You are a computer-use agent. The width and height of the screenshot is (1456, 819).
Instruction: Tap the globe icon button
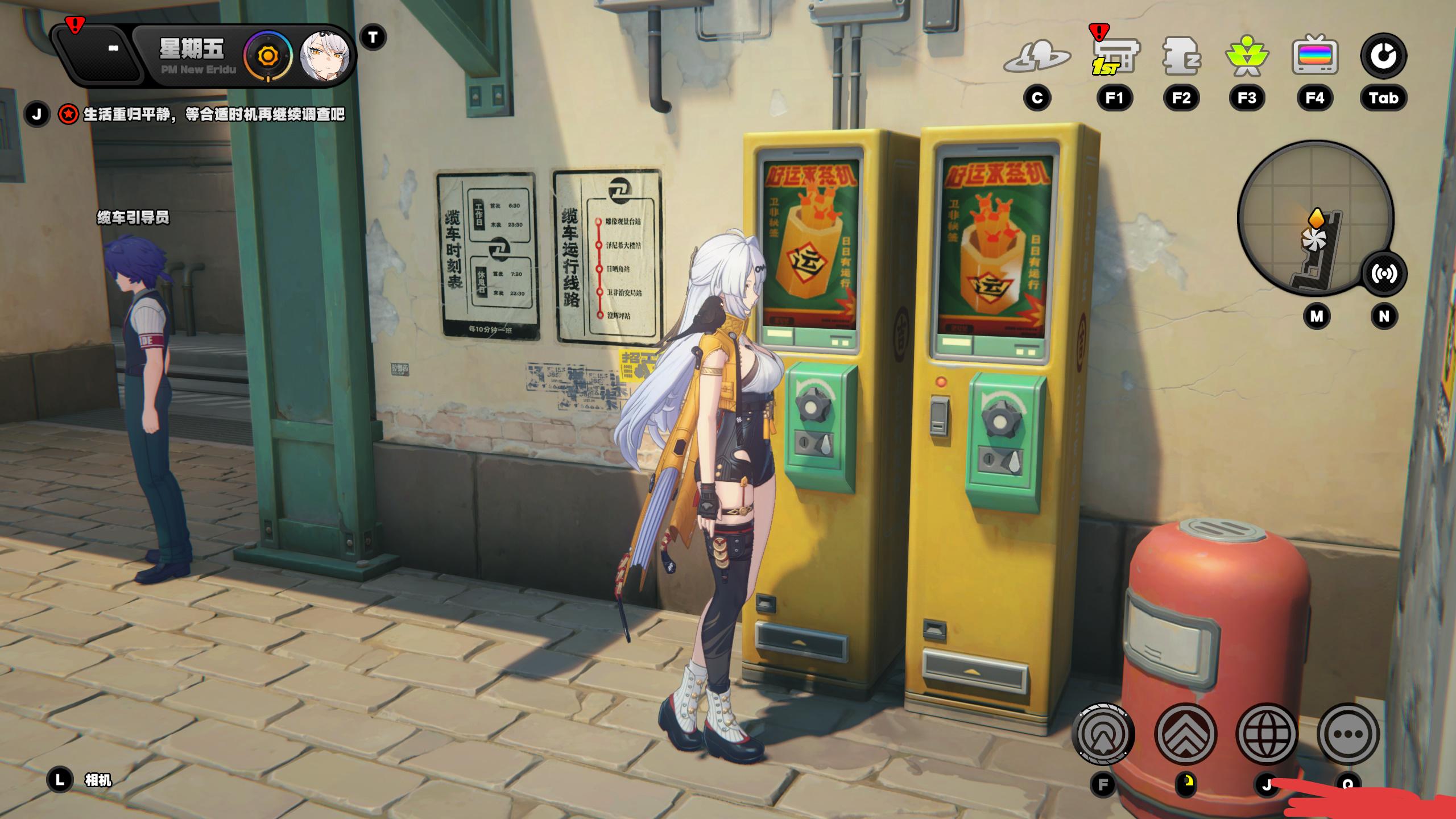[1267, 734]
